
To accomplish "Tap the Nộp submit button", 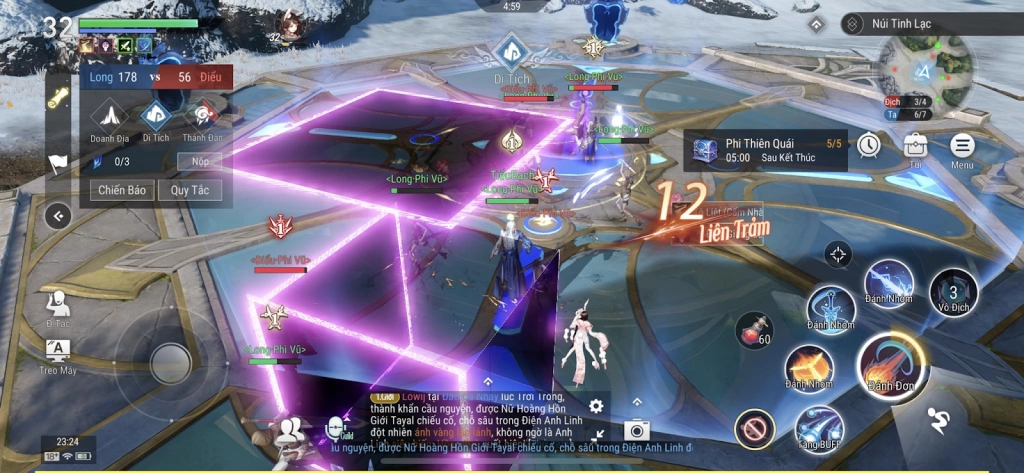I will point(198,161).
